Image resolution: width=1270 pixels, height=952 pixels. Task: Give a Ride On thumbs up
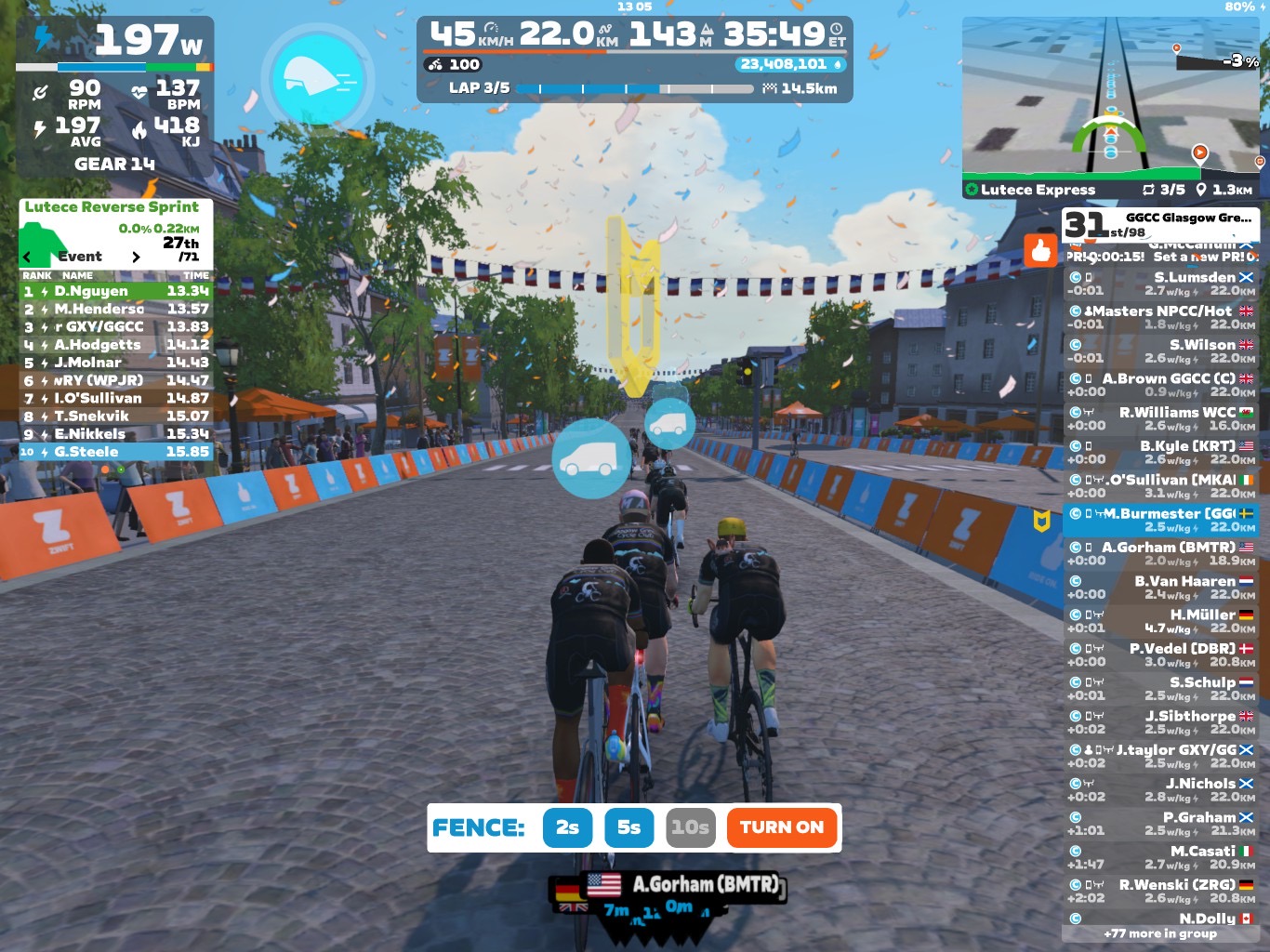(1040, 250)
